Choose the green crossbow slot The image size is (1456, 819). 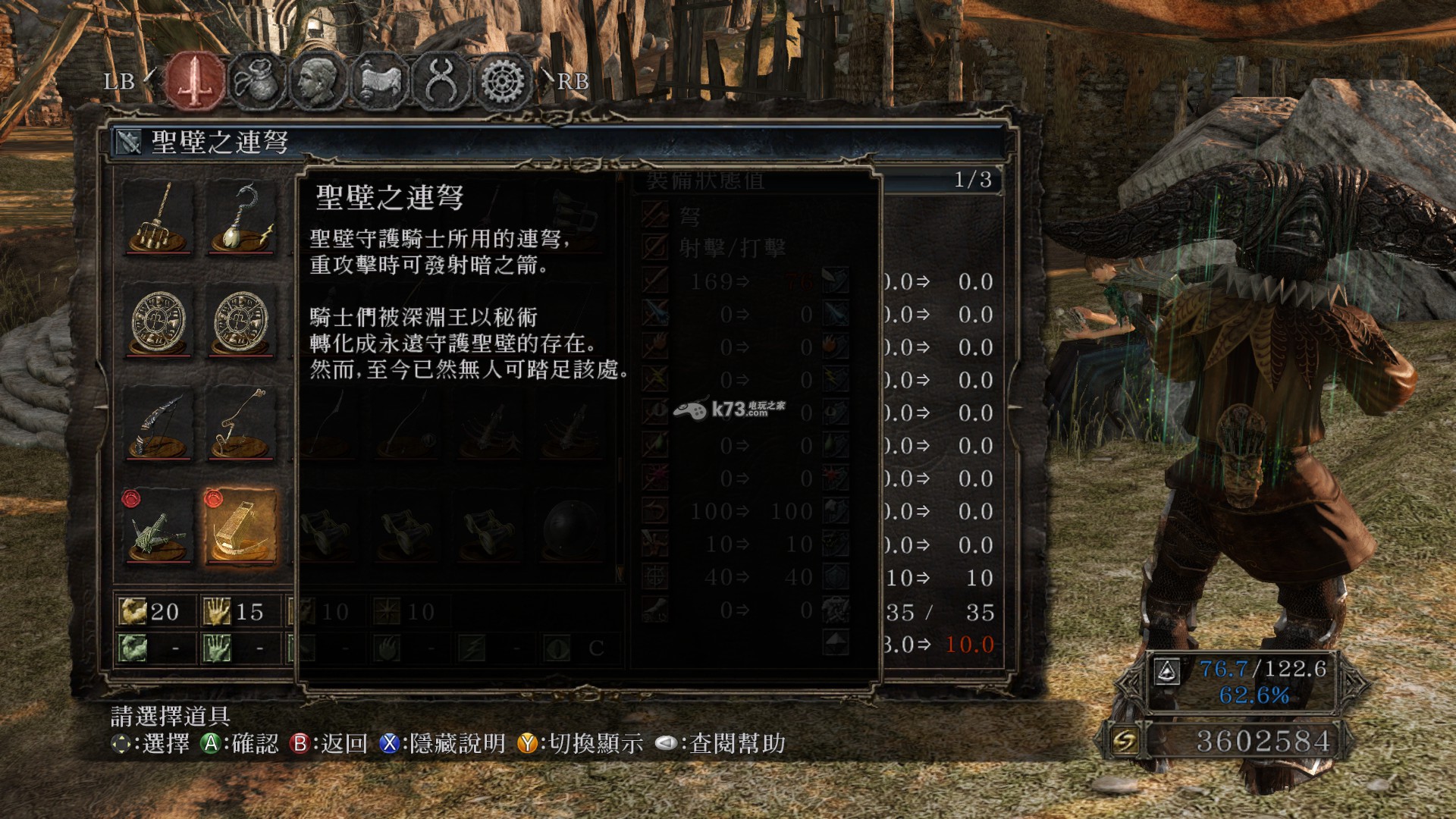[158, 527]
